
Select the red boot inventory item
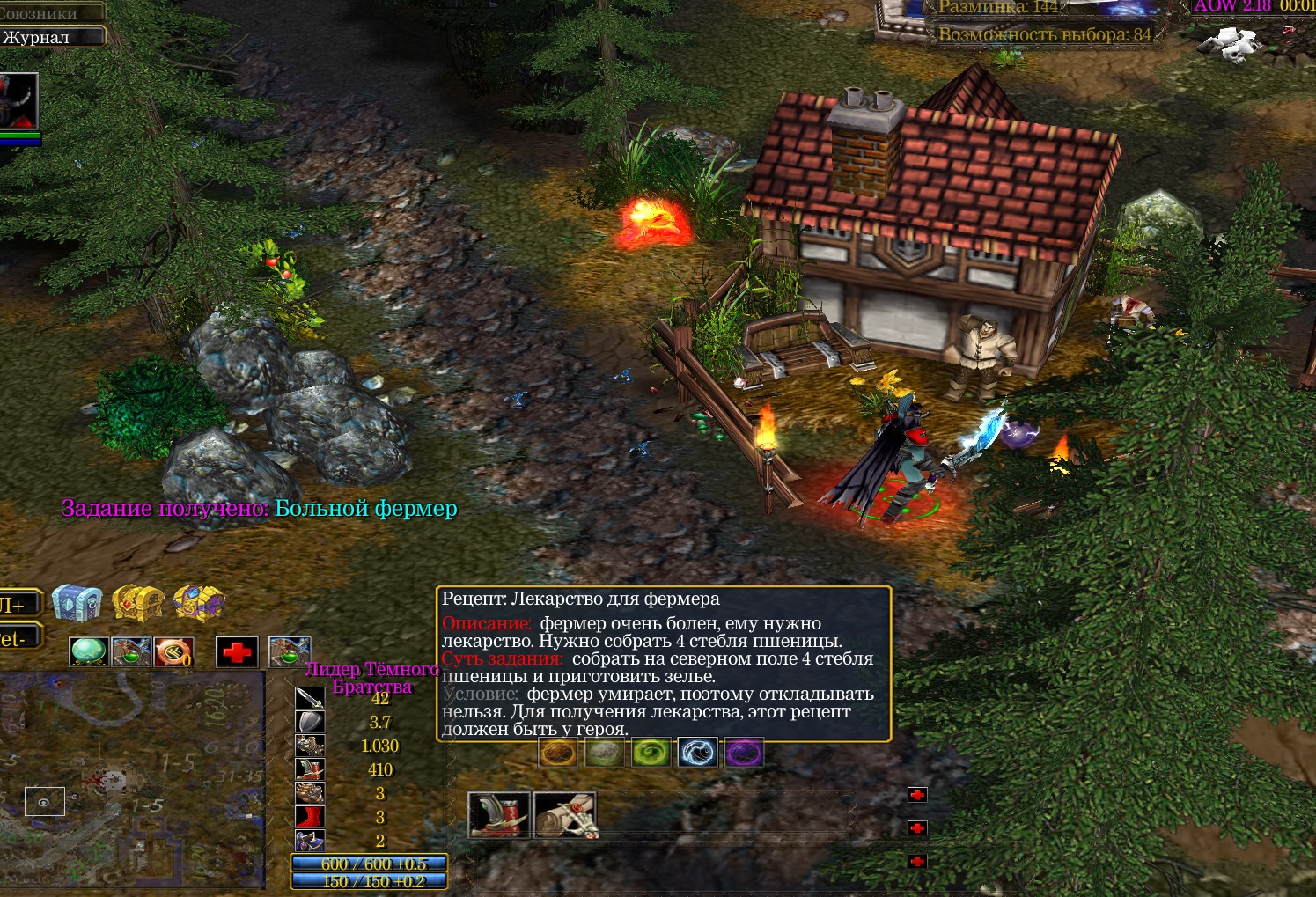pyautogui.click(x=499, y=814)
